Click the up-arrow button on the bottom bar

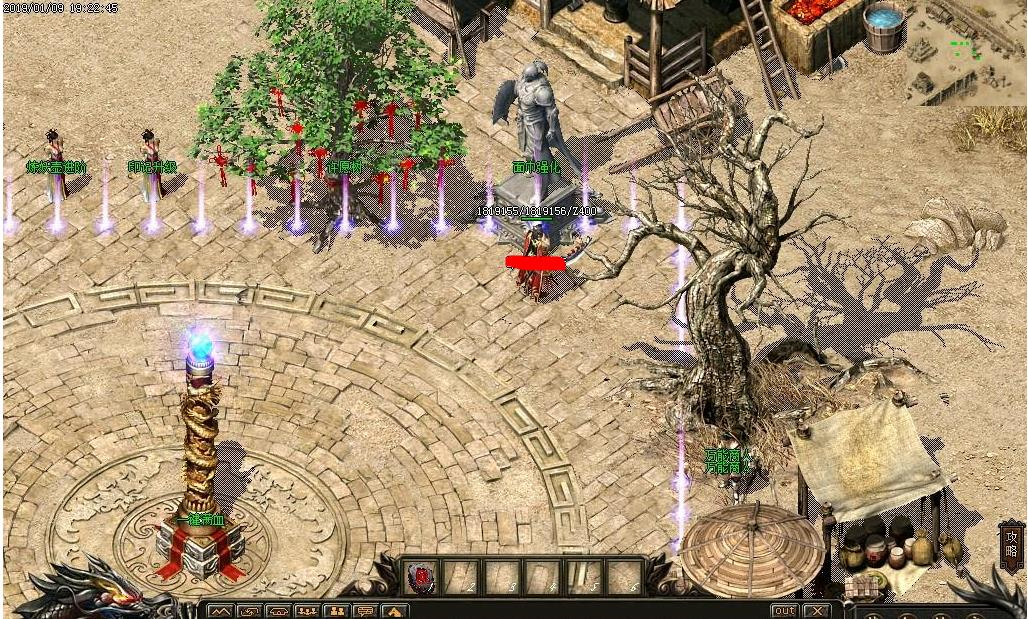tap(395, 611)
